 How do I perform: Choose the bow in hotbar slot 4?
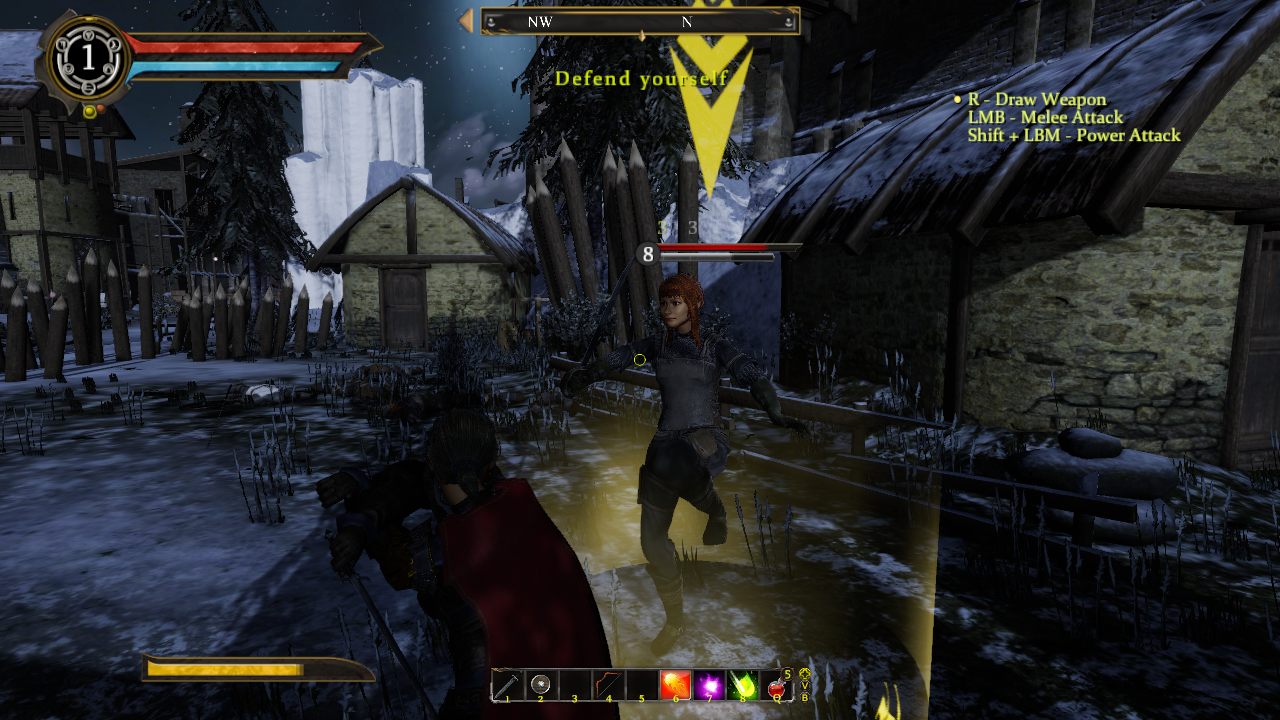point(608,685)
